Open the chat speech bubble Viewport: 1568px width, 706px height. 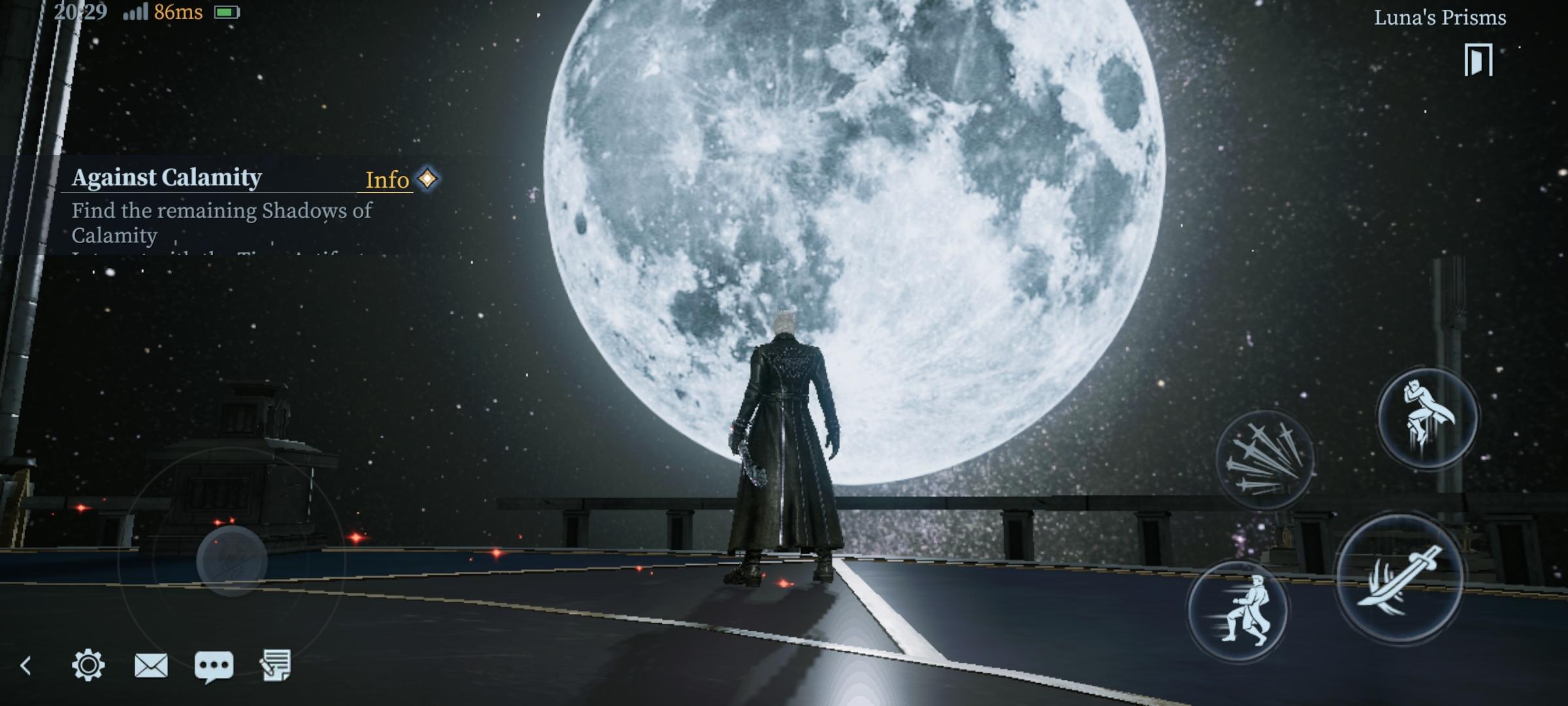tap(214, 666)
